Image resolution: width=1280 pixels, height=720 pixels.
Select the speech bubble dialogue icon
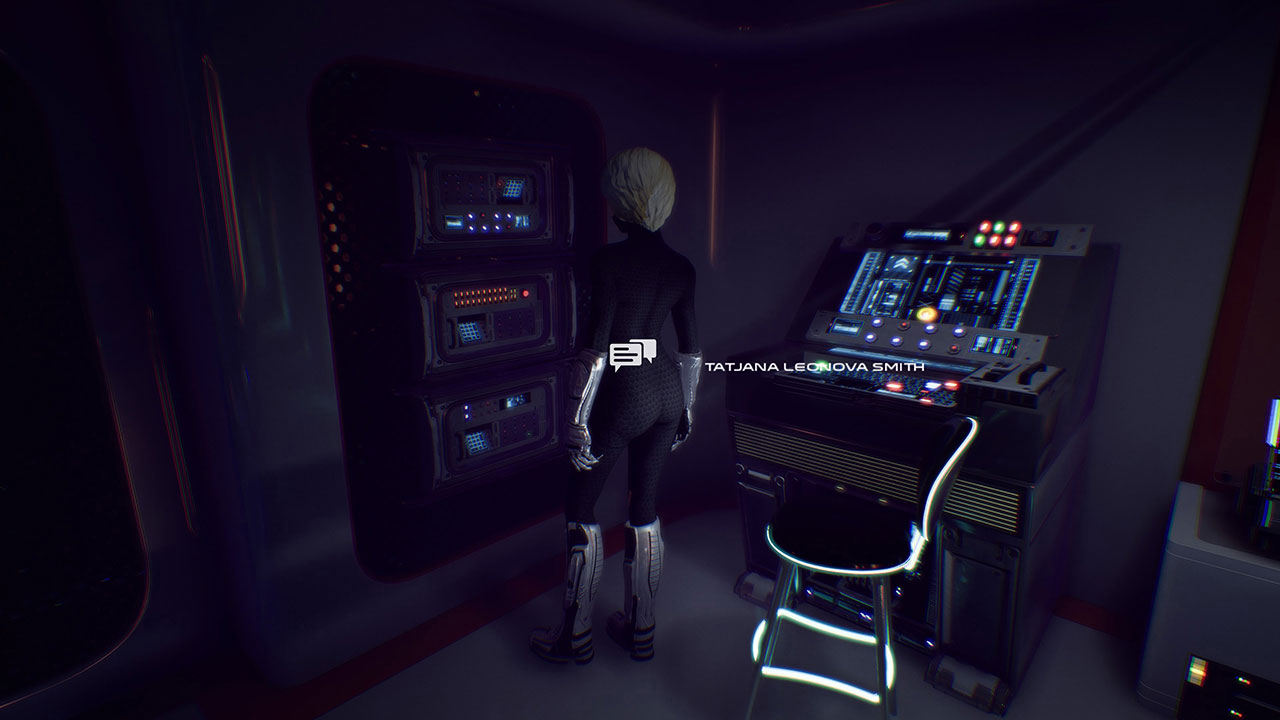pos(633,353)
